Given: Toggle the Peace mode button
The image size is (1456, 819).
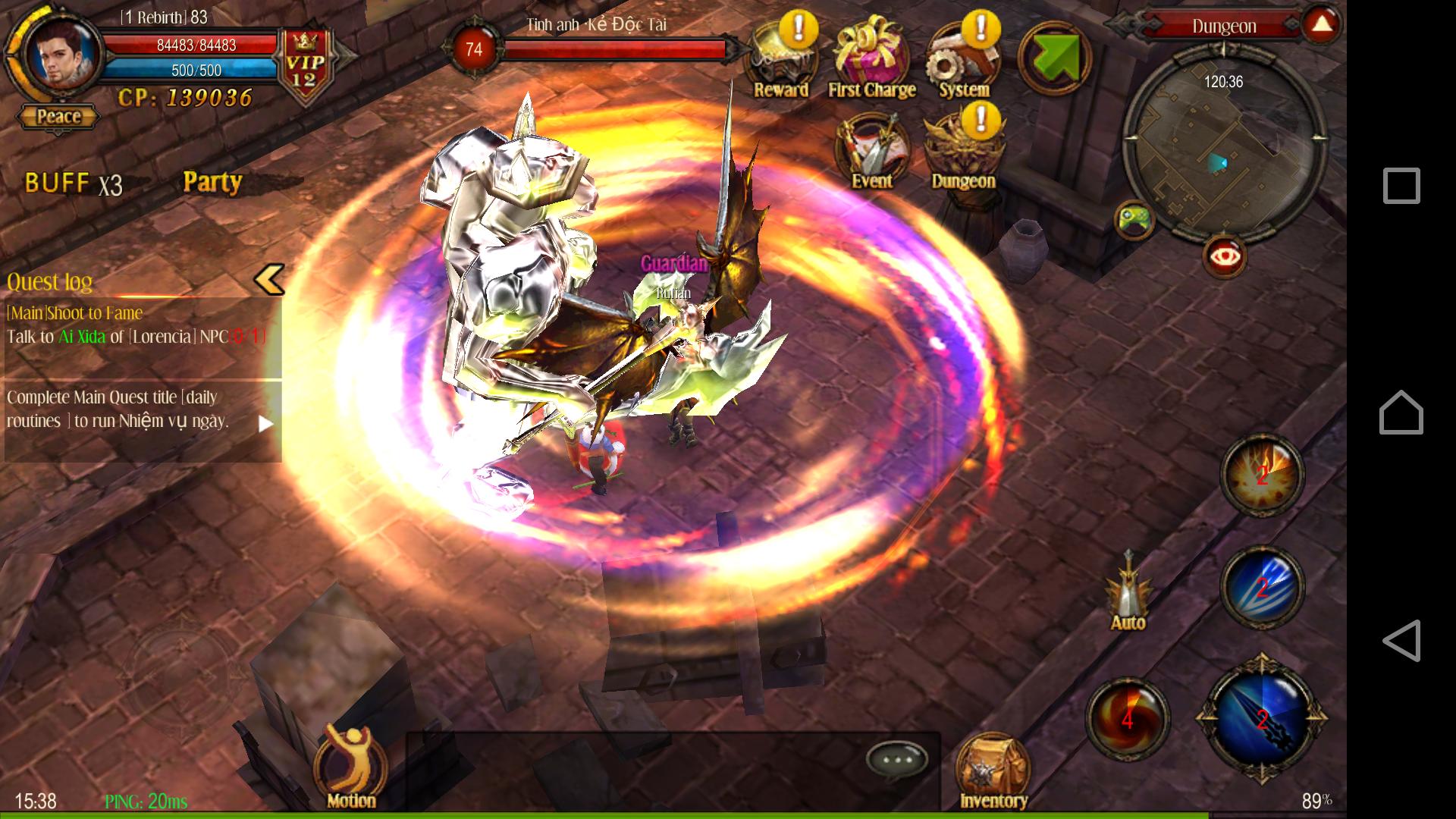Looking at the screenshot, I should [58, 117].
